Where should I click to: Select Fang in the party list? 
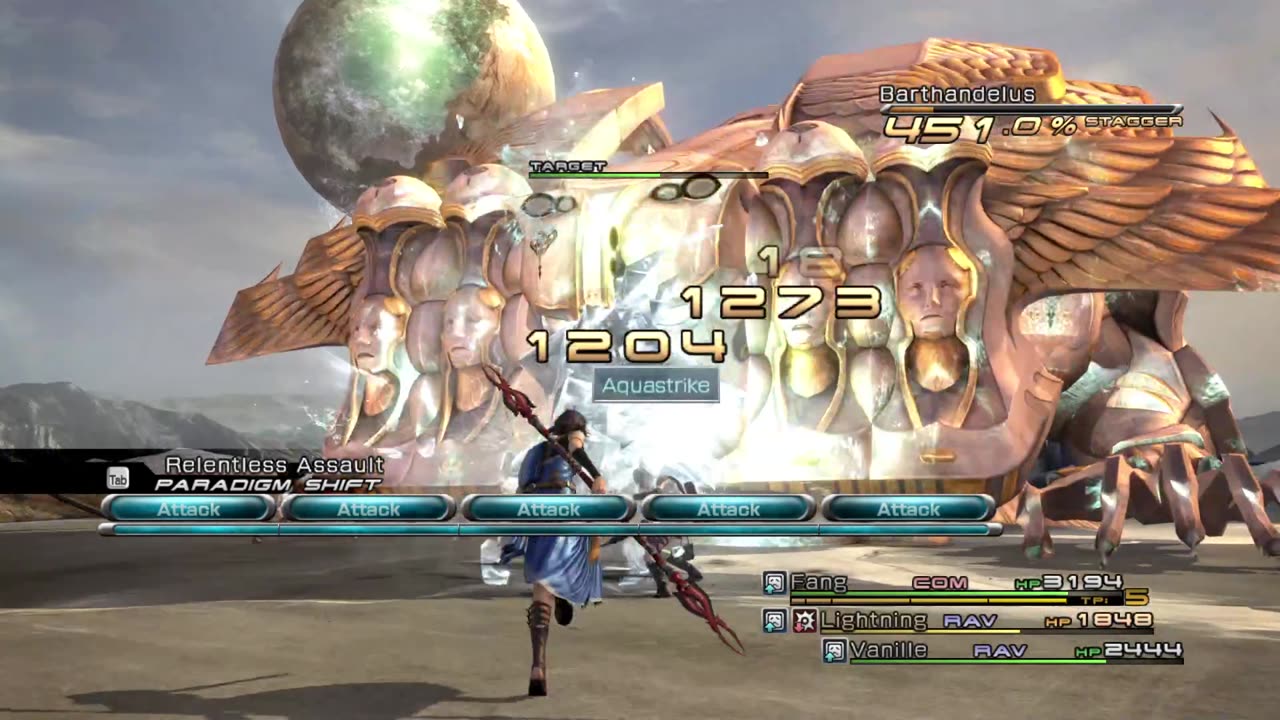pos(819,582)
